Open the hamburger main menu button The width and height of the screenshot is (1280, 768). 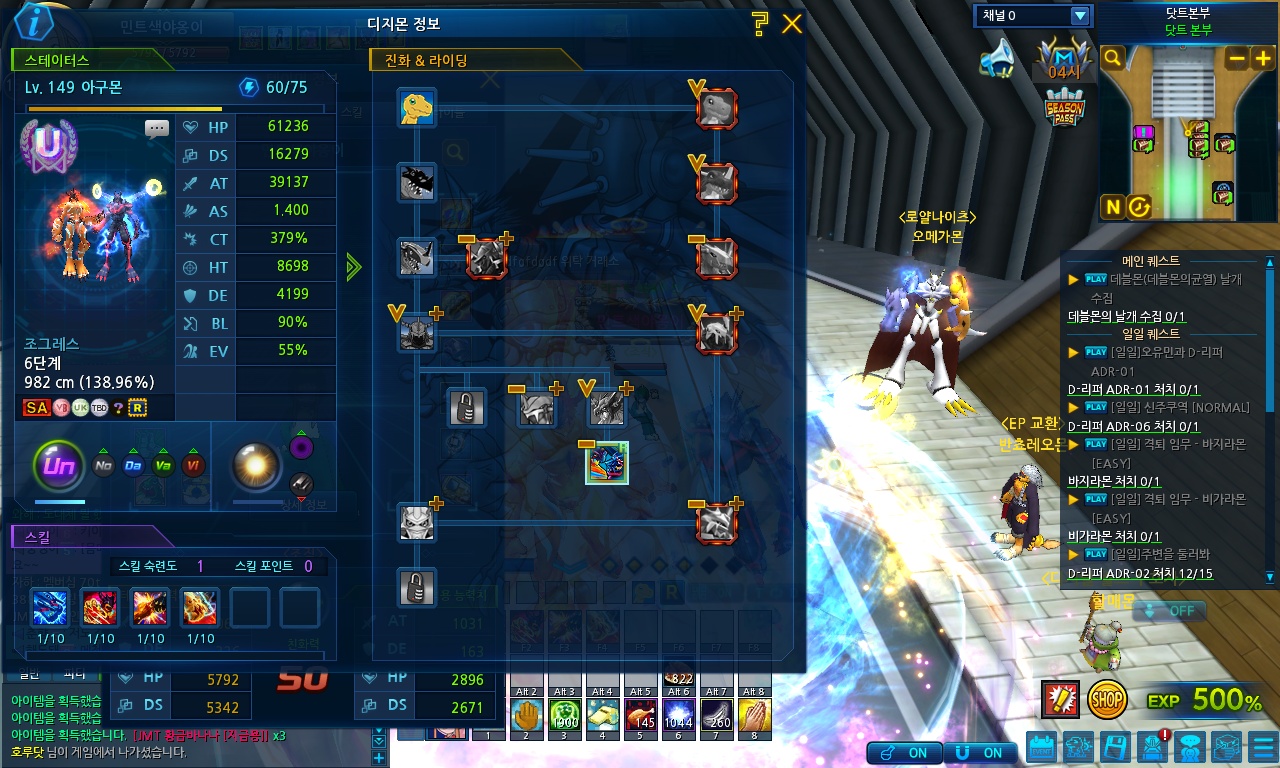(1262, 747)
